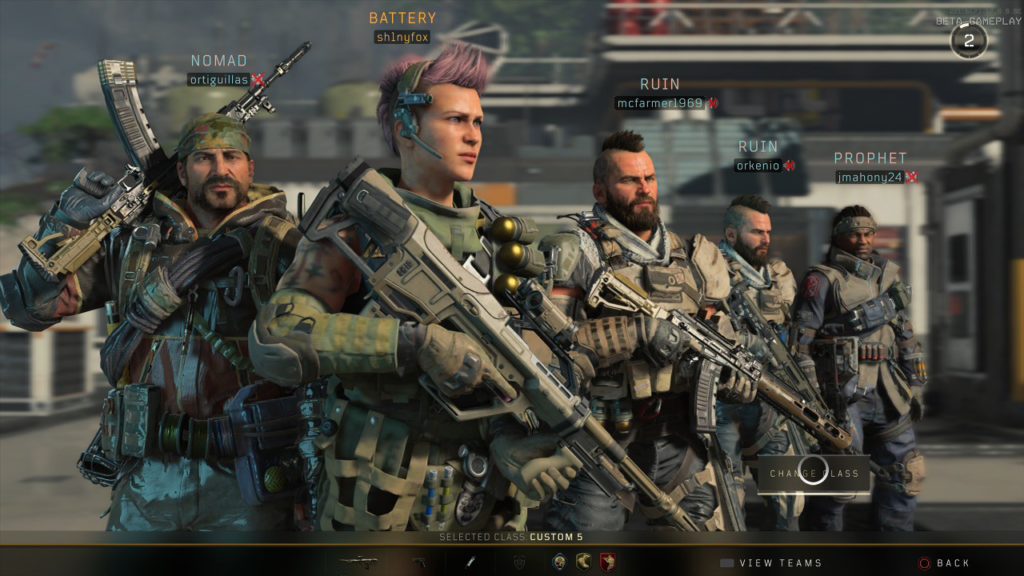
Task: Pick the orkenio player name tag
Action: point(759,165)
